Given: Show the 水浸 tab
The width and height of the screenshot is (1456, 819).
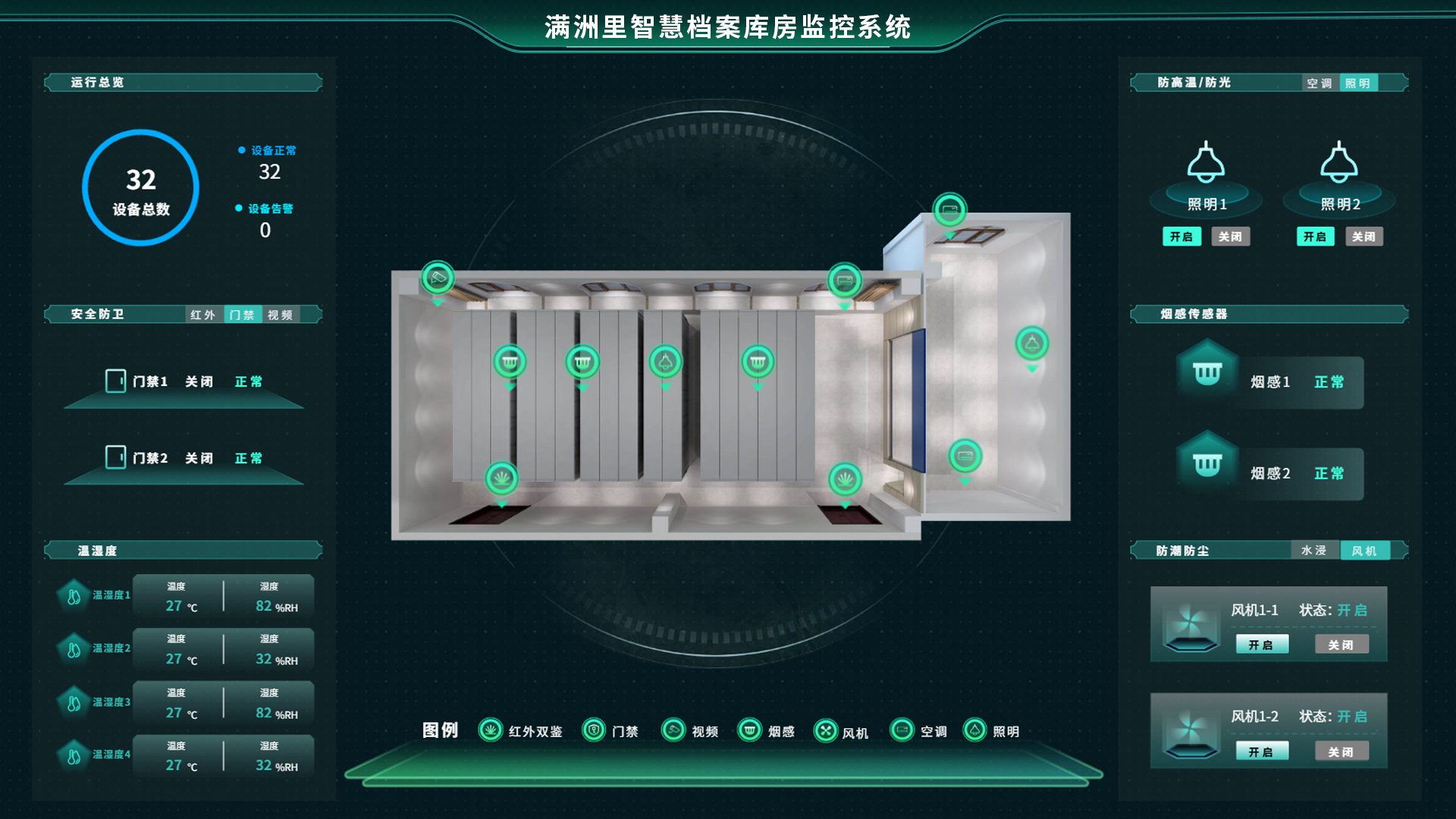Looking at the screenshot, I should coord(1314,551).
